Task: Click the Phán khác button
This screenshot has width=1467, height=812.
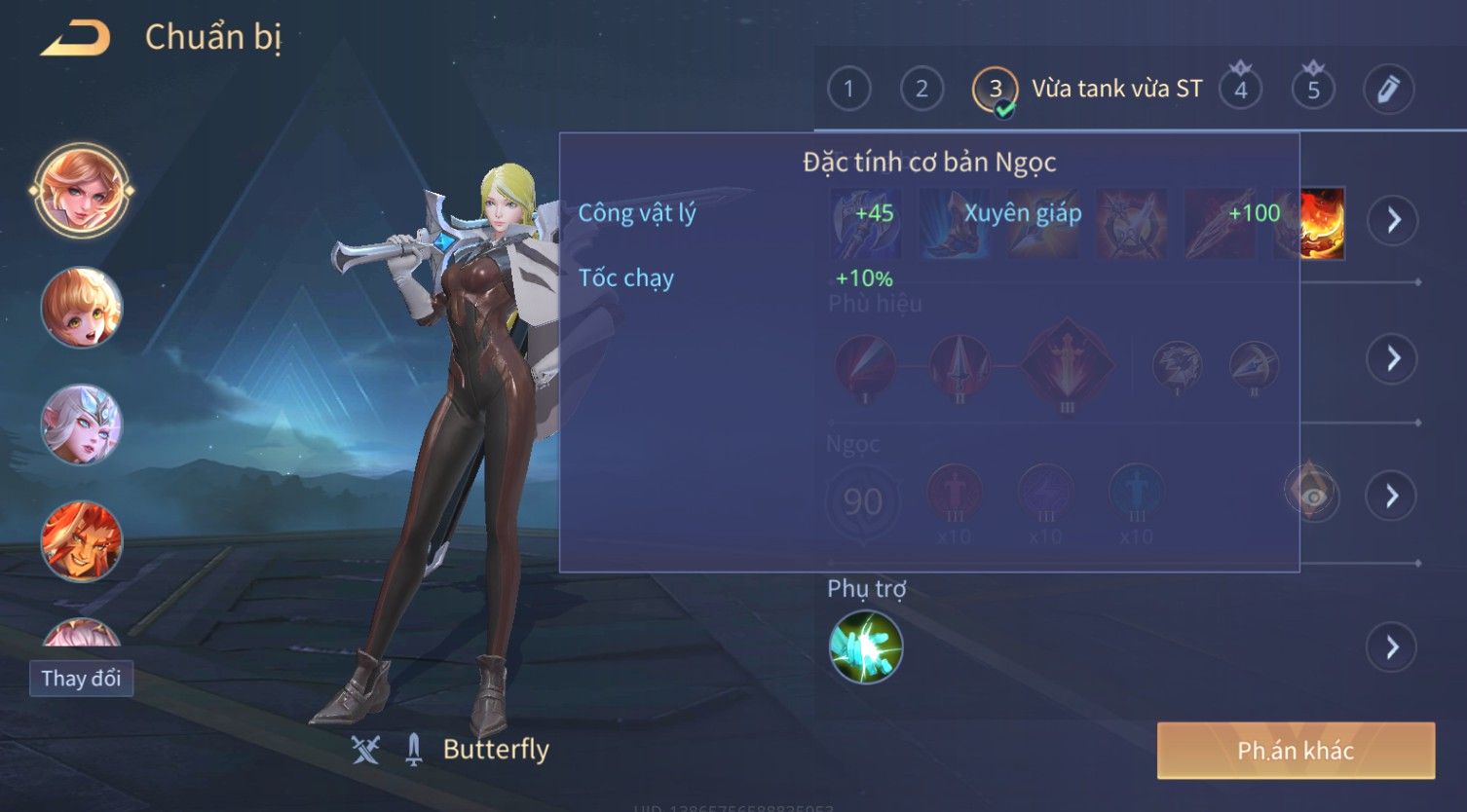Action: 1296,751
